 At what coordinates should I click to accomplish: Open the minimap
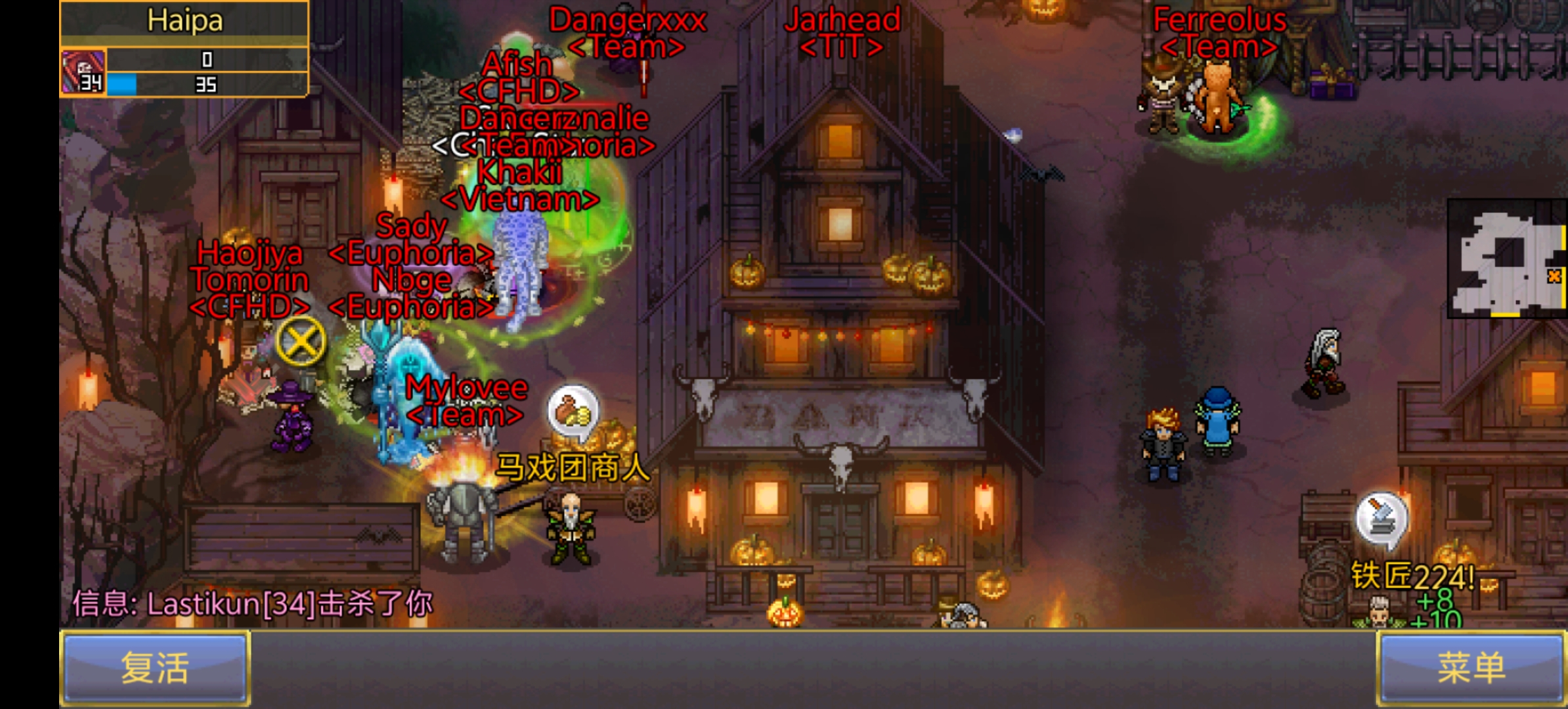tap(1507, 258)
